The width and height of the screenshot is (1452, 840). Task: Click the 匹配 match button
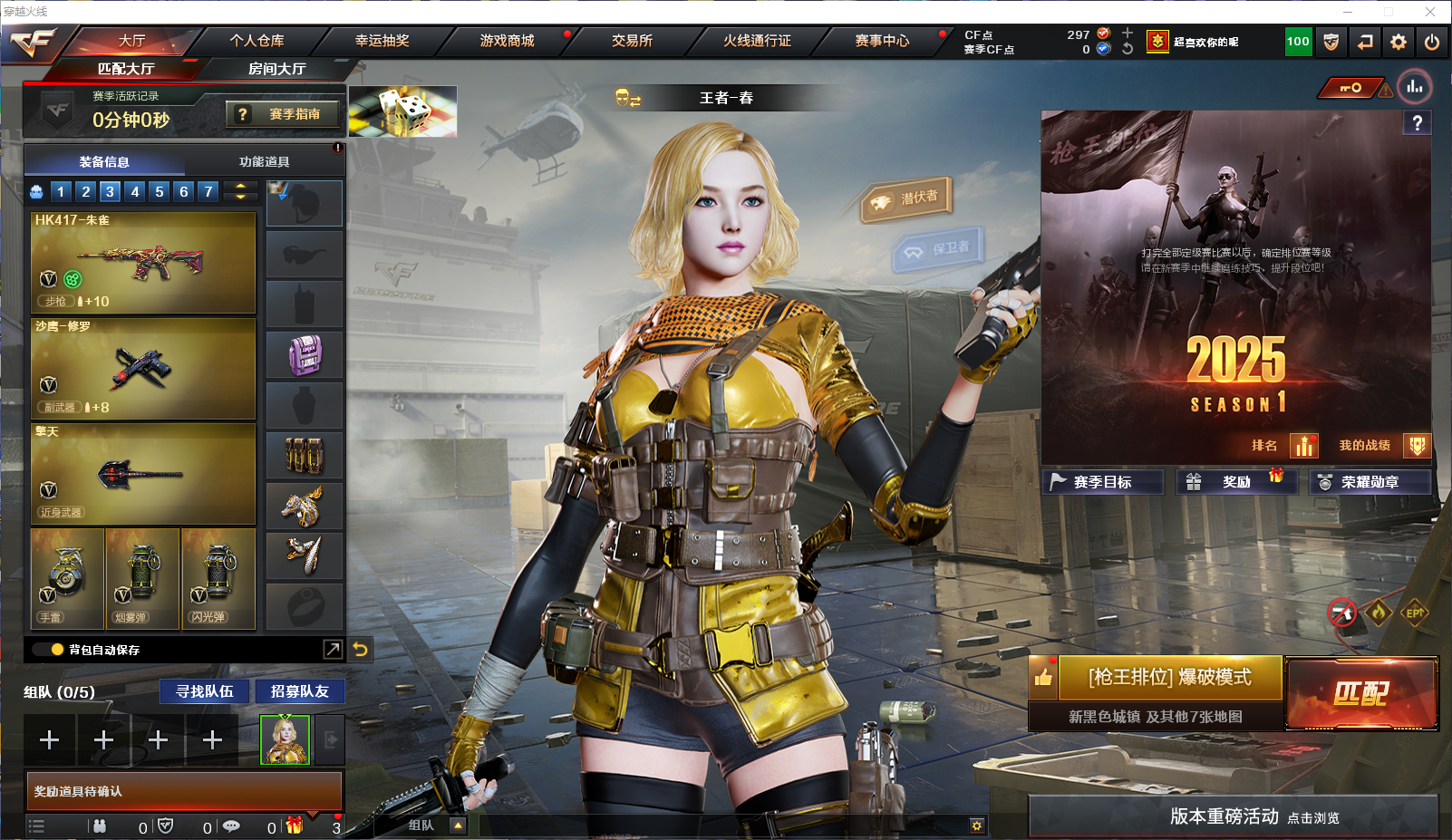(1361, 693)
